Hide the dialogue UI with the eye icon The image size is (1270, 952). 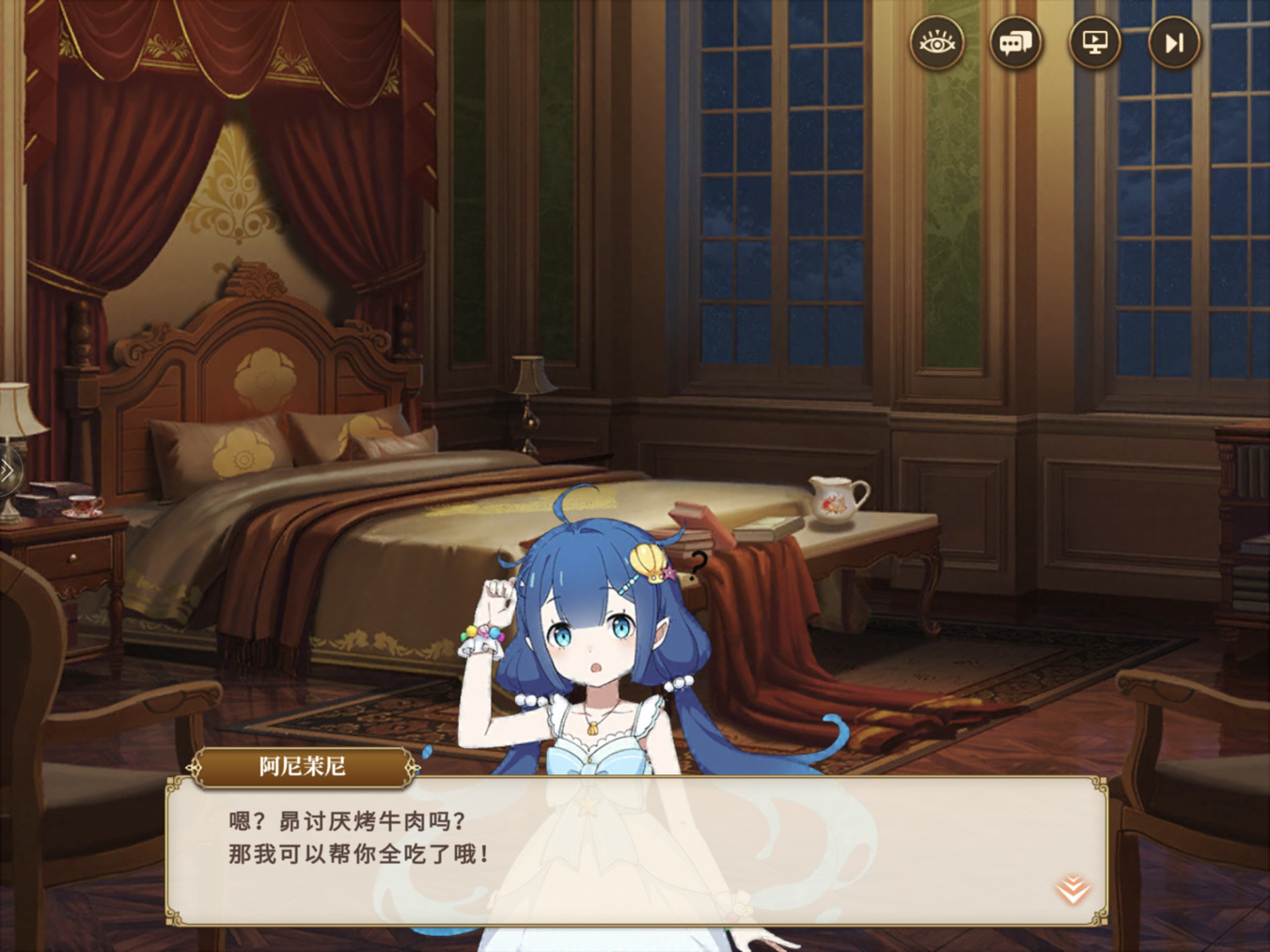click(935, 41)
